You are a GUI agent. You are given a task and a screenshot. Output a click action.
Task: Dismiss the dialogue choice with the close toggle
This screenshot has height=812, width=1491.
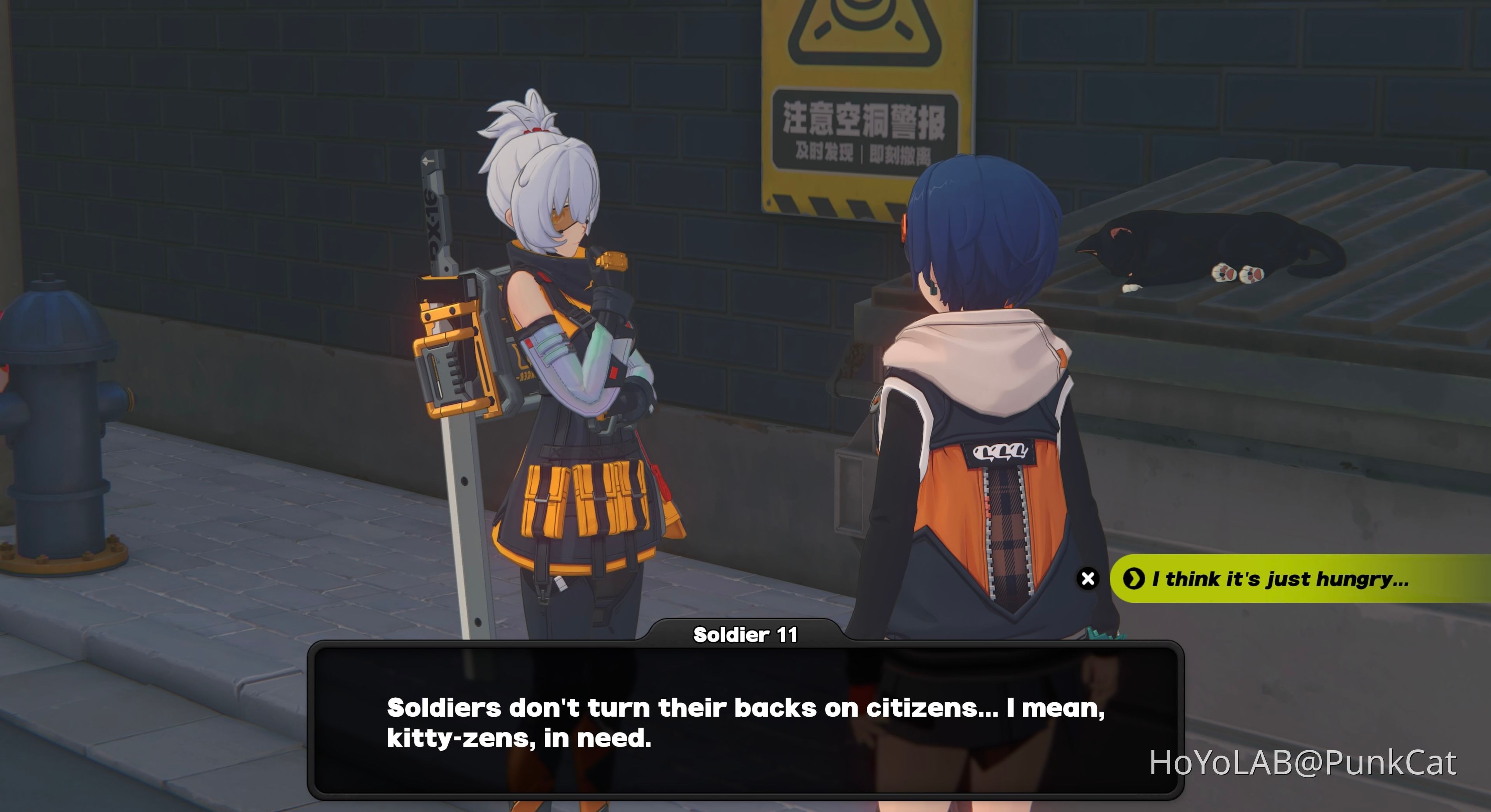pyautogui.click(x=1088, y=578)
